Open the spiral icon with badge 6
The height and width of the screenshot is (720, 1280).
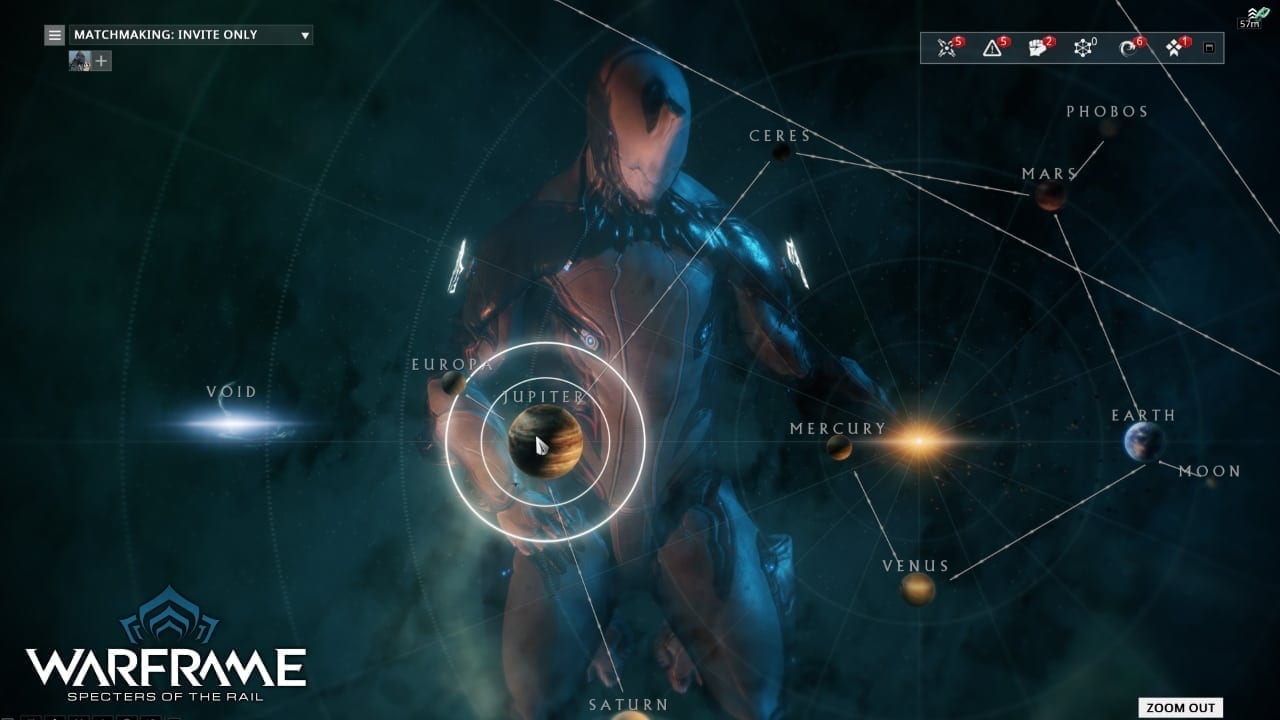coord(1129,48)
